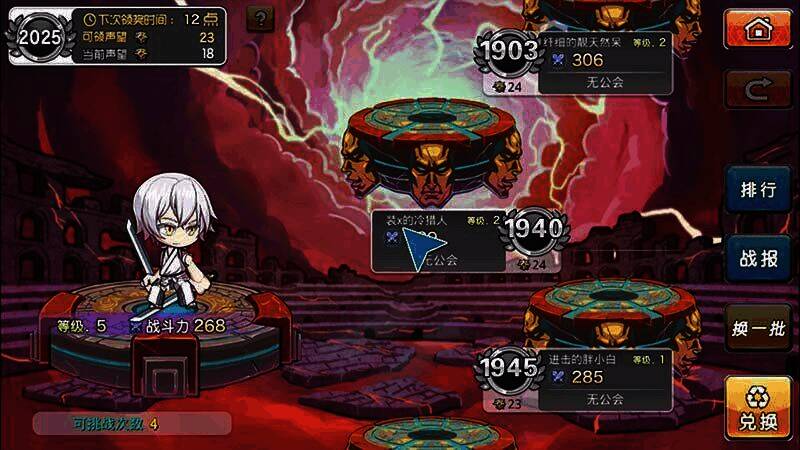Refresh opponents with 换一批

tap(758, 327)
